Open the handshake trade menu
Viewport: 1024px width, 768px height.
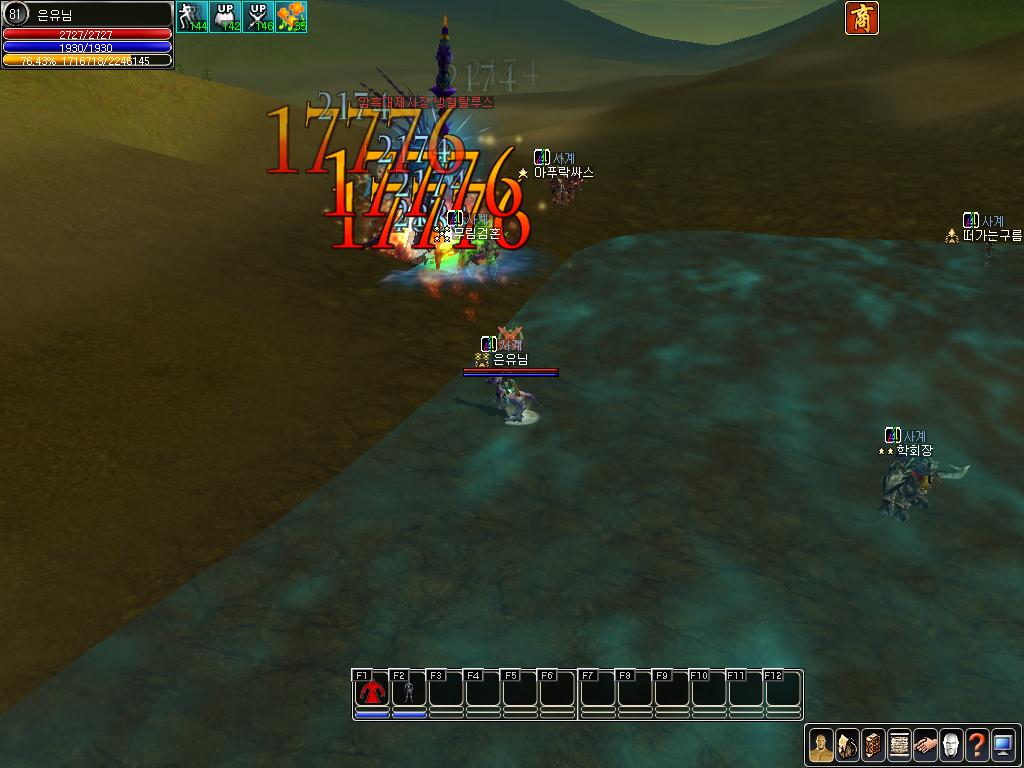click(925, 744)
